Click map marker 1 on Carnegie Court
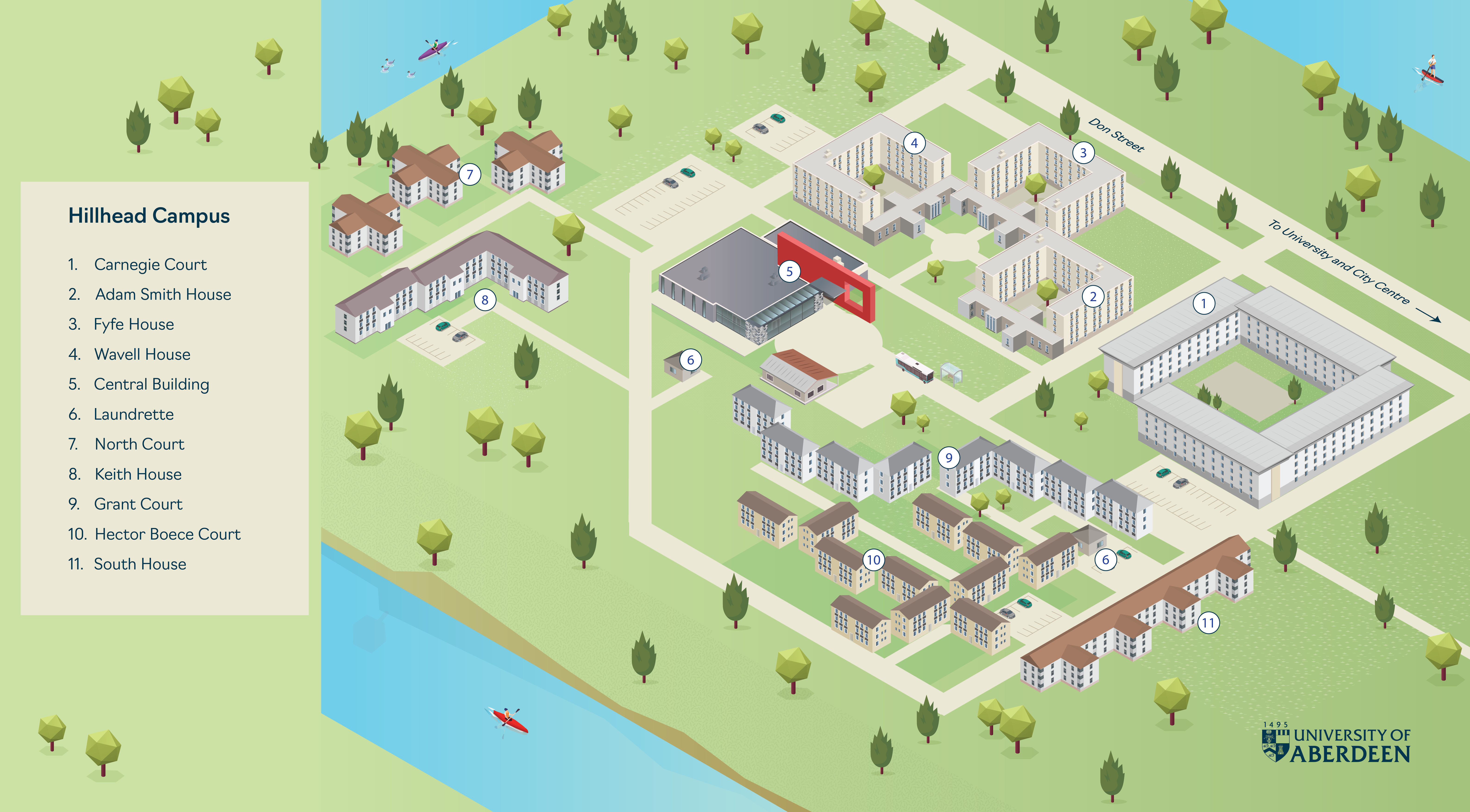 (1203, 303)
